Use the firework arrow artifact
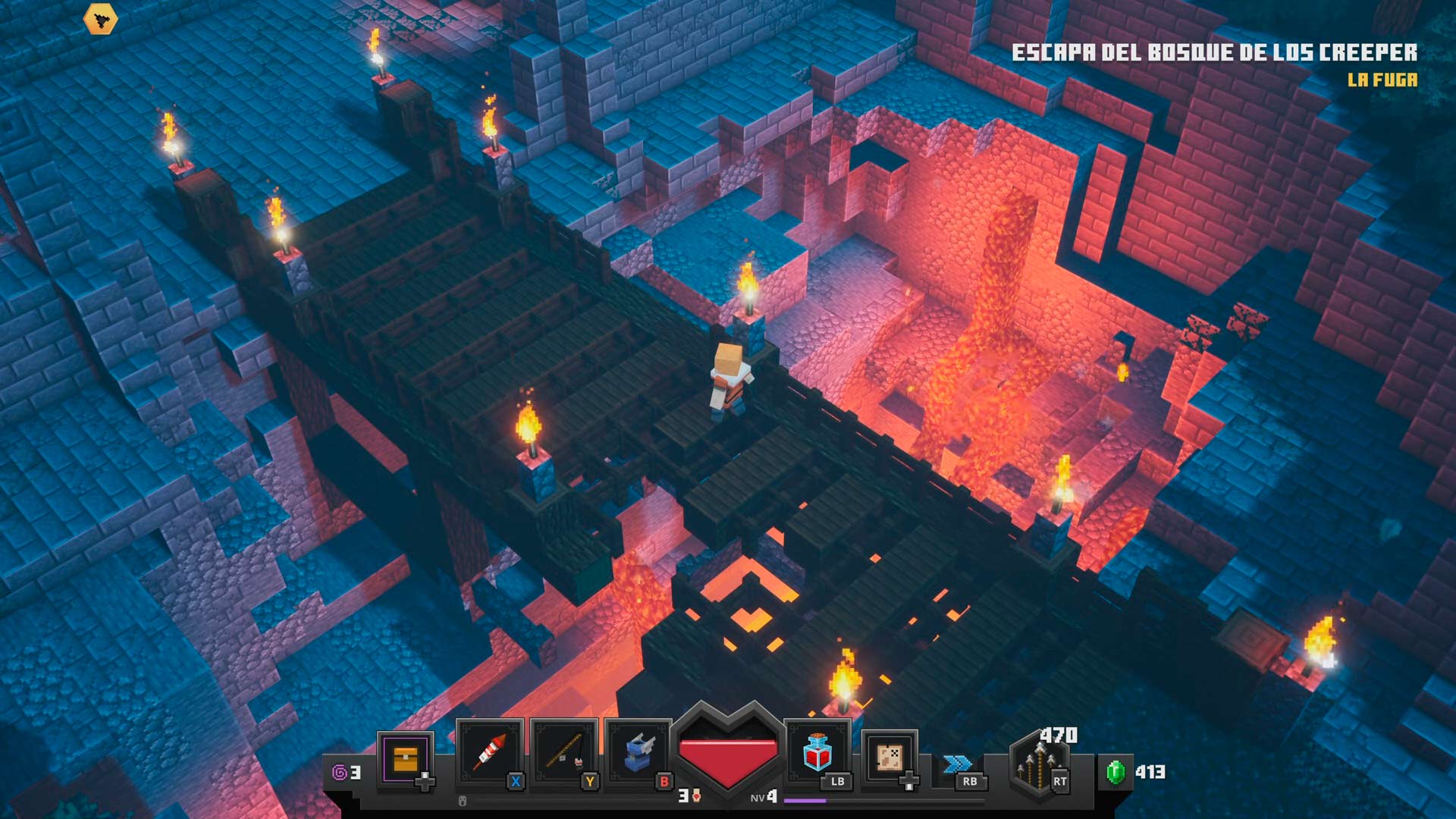Image resolution: width=1456 pixels, height=819 pixels. (x=489, y=753)
